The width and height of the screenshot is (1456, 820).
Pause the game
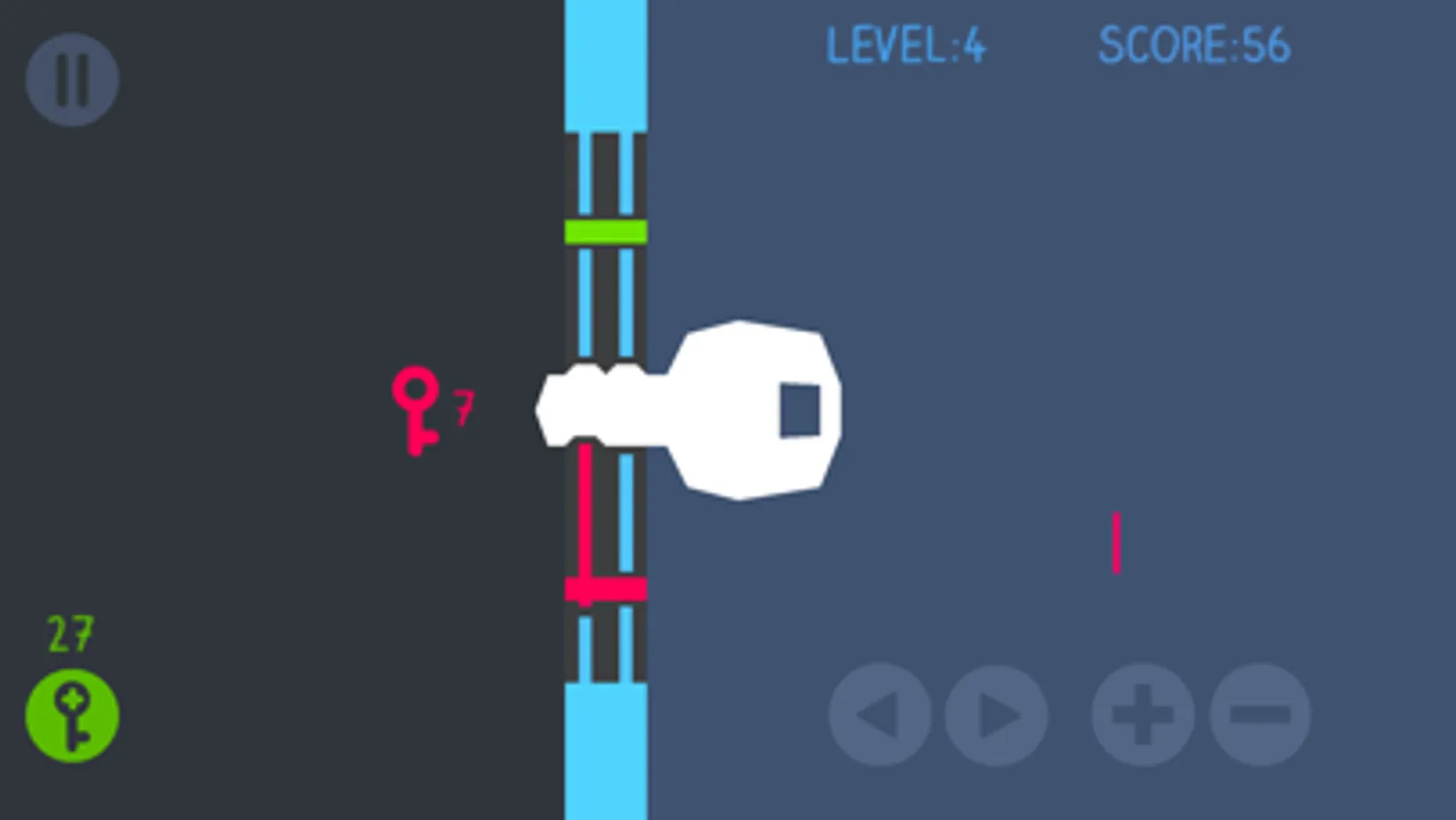pos(72,79)
